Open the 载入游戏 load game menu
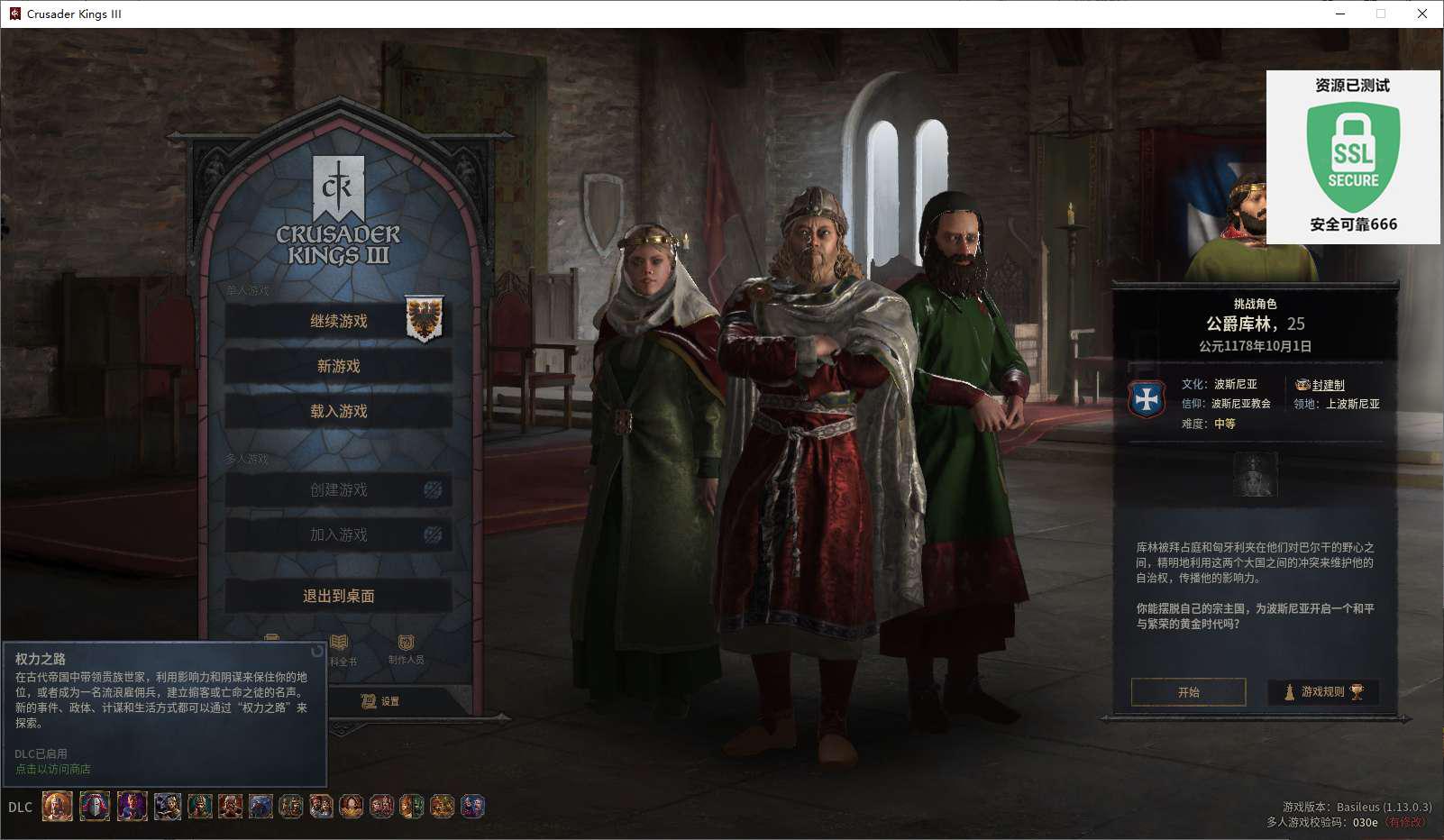 338,411
